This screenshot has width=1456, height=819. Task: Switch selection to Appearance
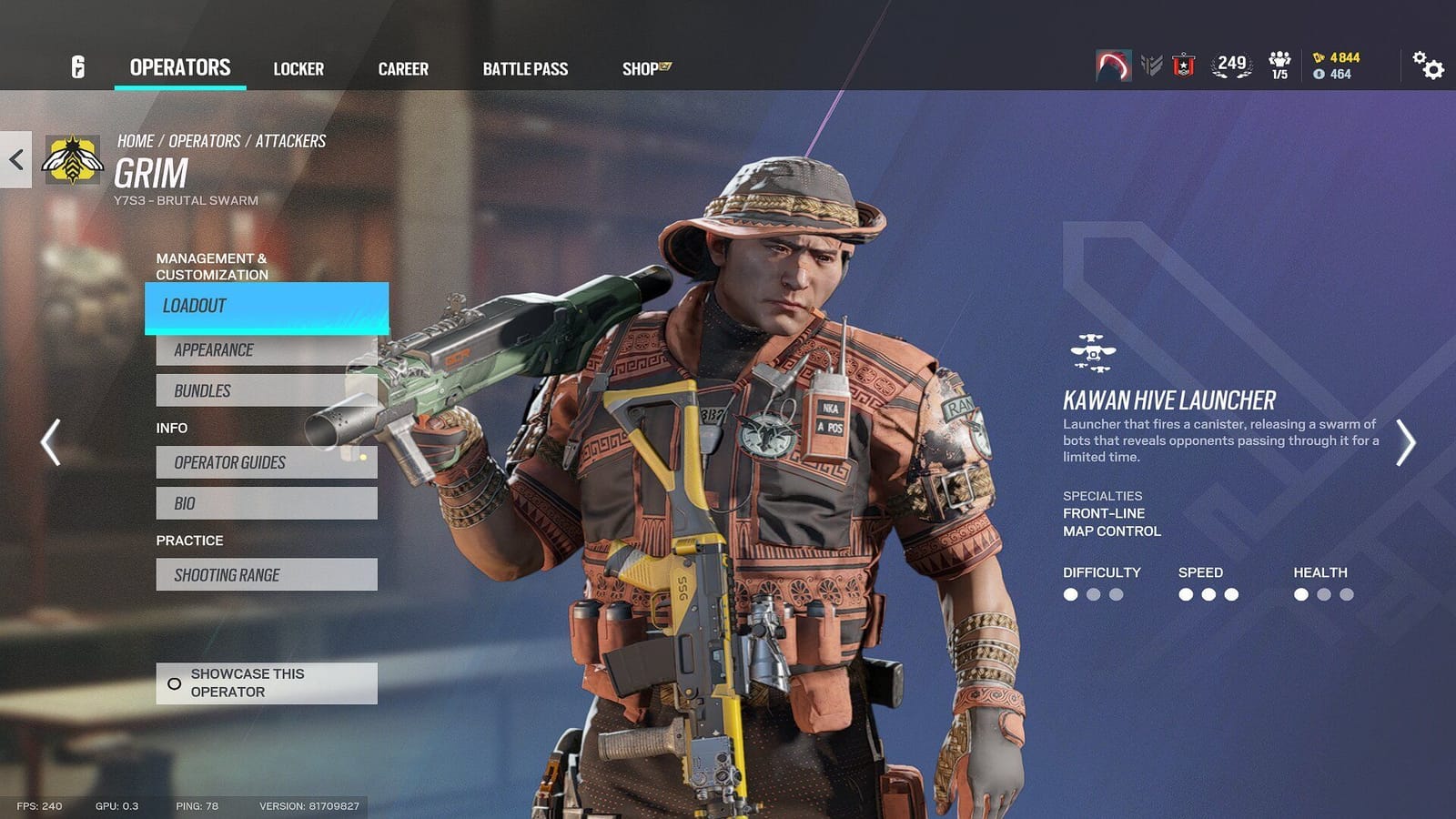point(266,349)
